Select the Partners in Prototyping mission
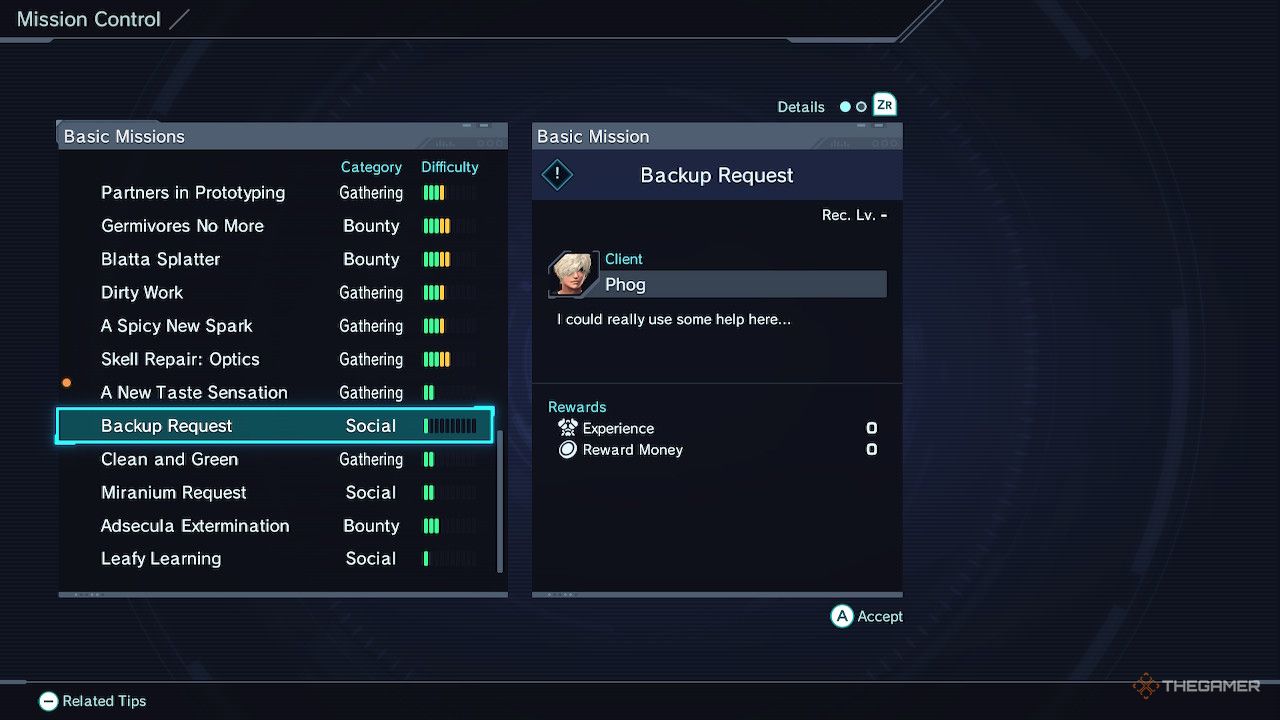Viewport: 1280px width, 720px height. click(x=193, y=193)
